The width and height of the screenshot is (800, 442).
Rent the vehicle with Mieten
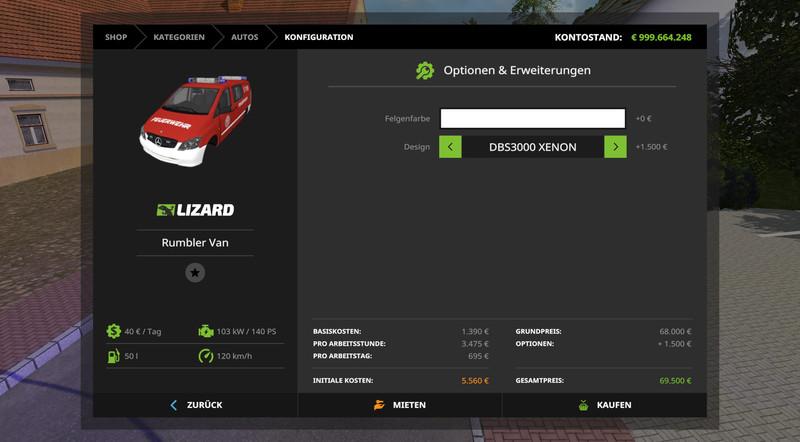400,405
